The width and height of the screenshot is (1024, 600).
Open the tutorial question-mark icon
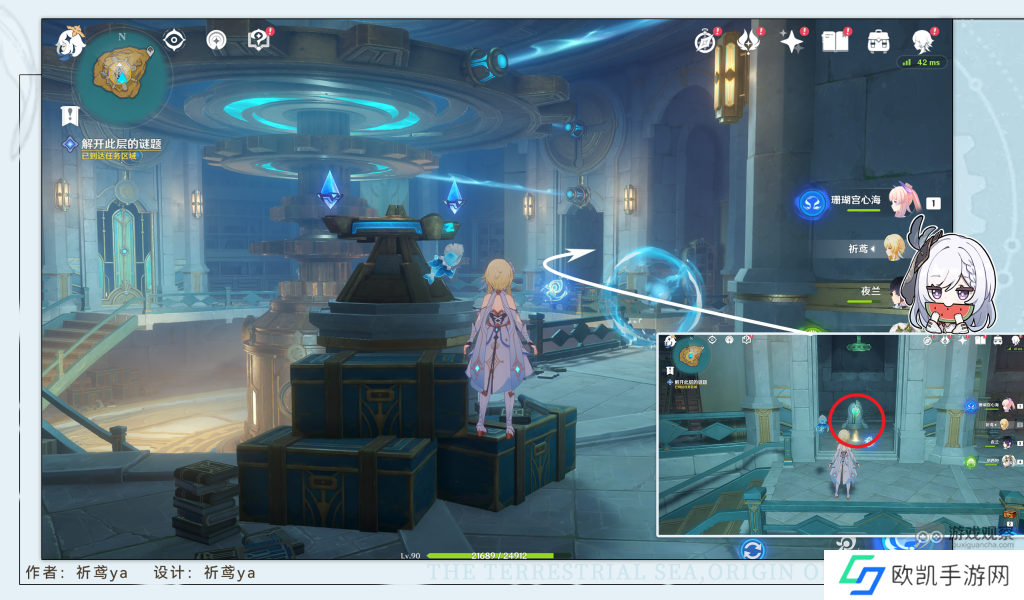pos(259,40)
